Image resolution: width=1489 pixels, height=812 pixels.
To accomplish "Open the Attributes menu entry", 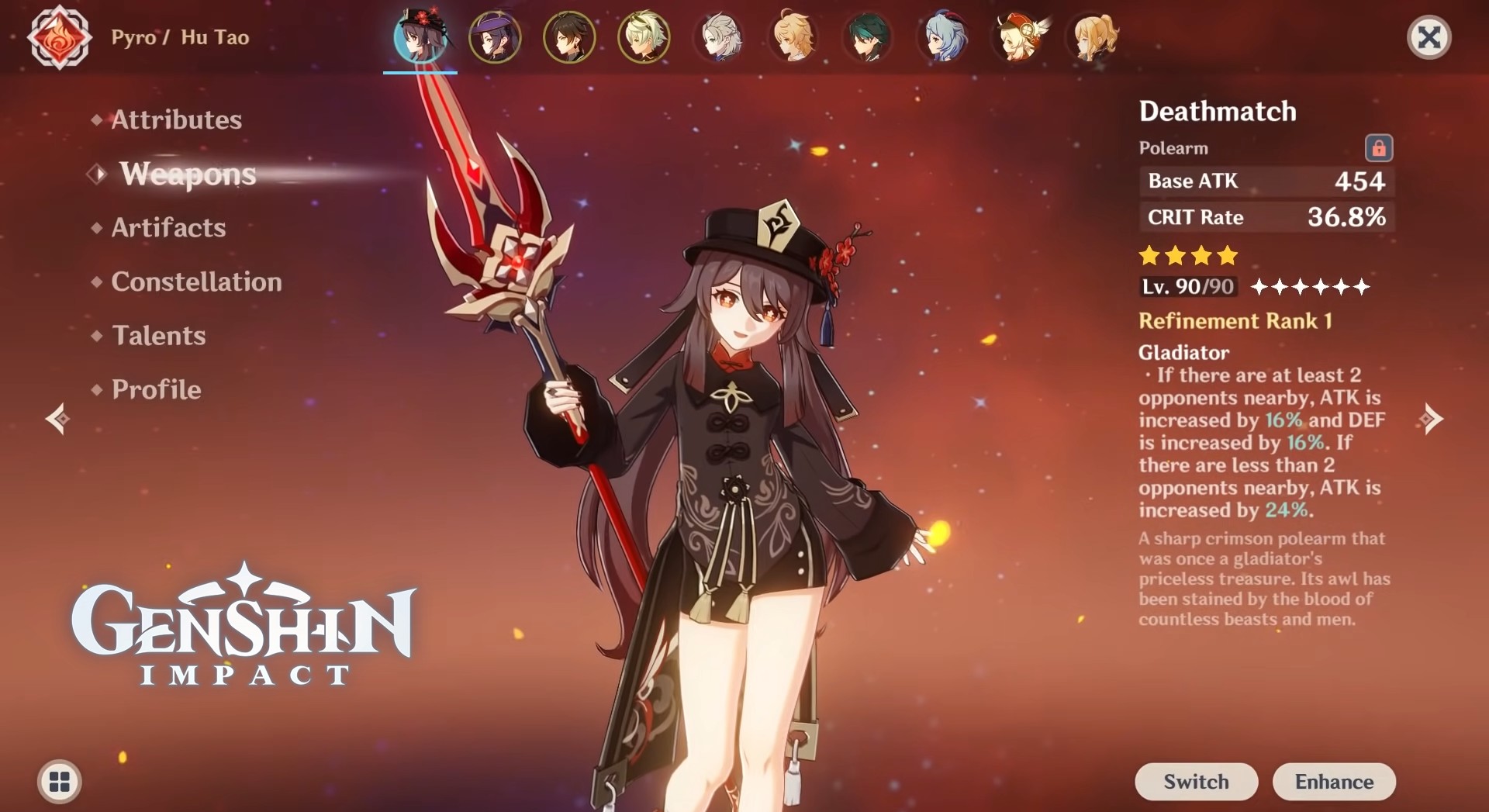I will tap(176, 119).
